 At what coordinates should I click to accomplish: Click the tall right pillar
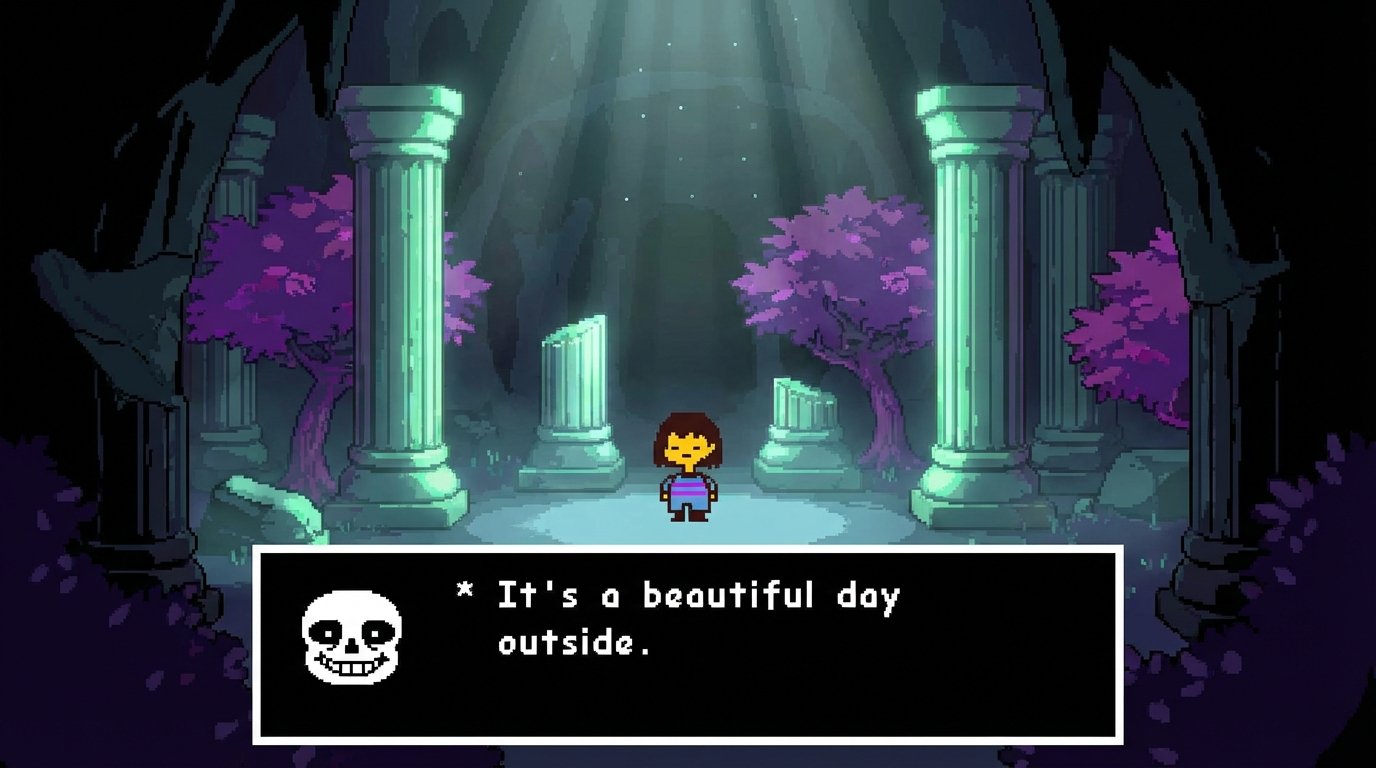click(965, 300)
